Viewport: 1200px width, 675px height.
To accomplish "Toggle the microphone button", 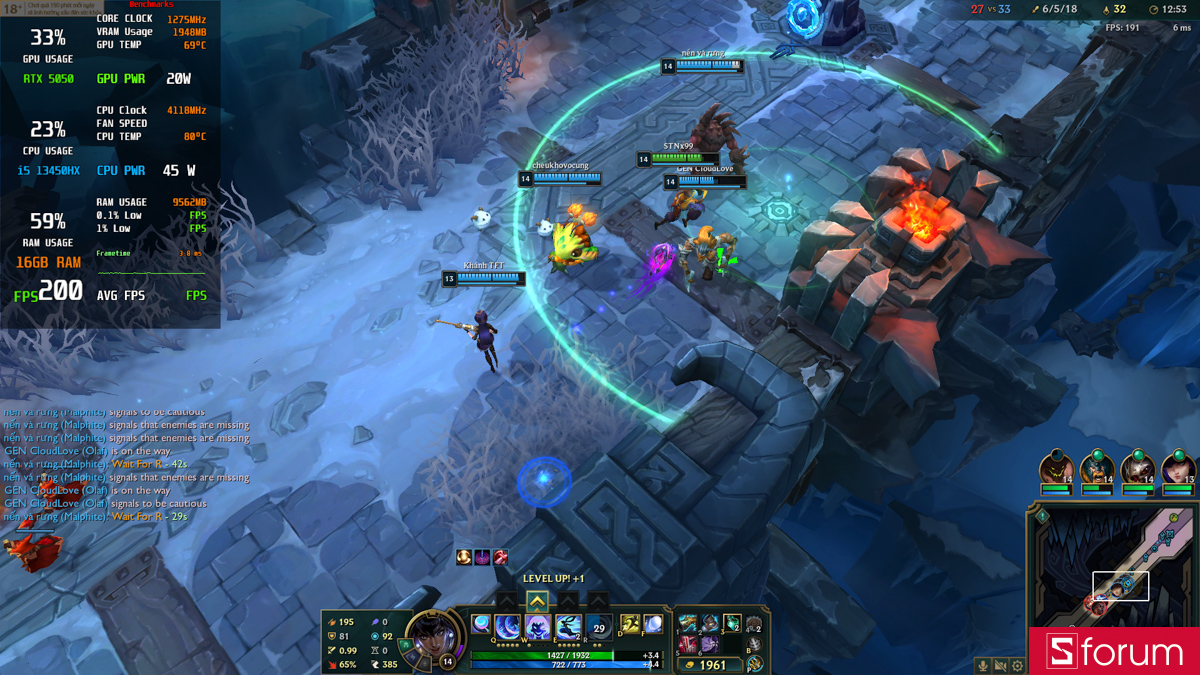I will coord(984,665).
